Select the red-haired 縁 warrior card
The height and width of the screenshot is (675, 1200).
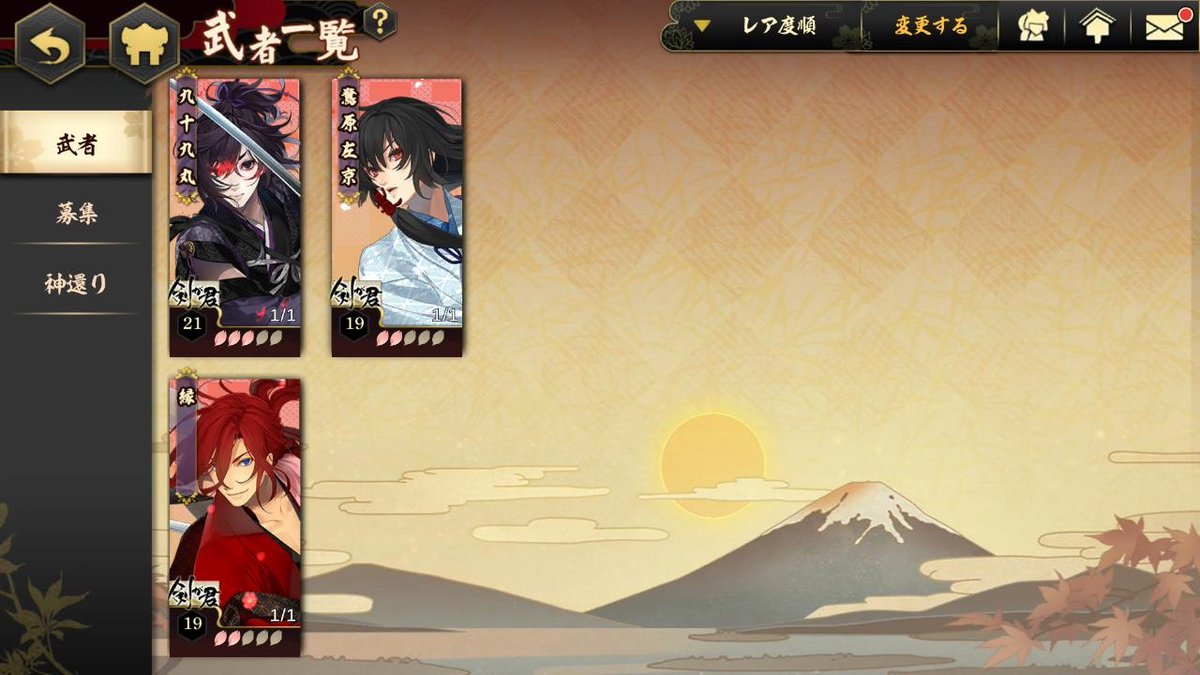click(x=235, y=515)
